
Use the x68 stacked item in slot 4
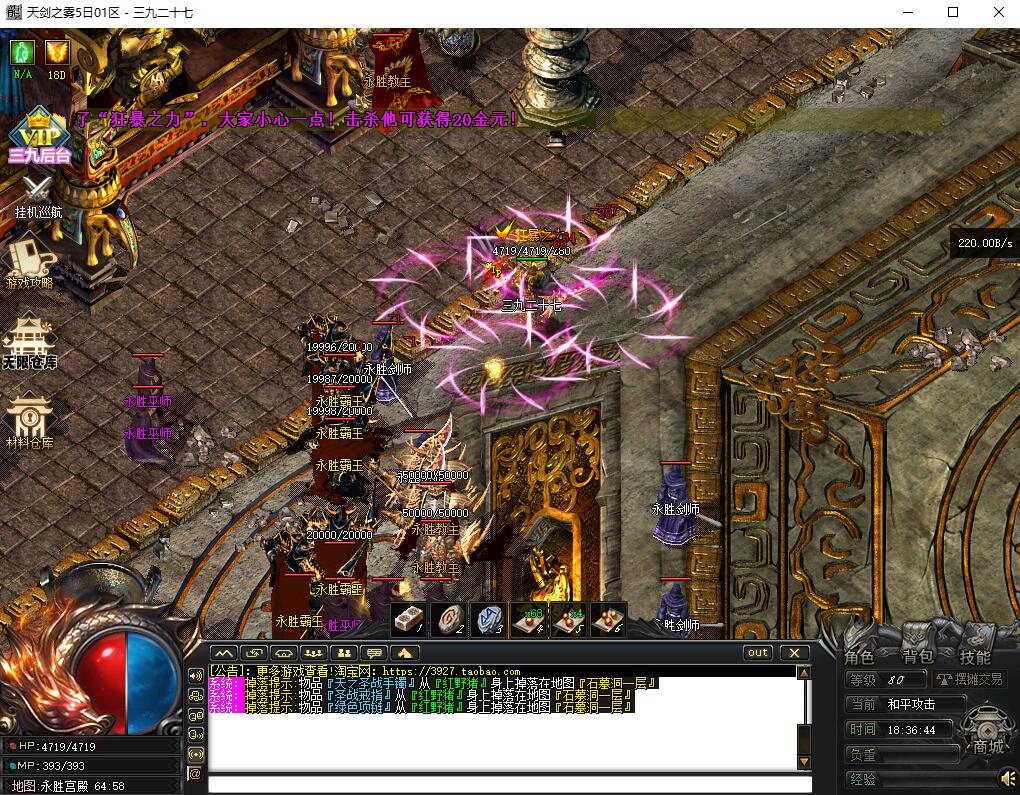(528, 620)
